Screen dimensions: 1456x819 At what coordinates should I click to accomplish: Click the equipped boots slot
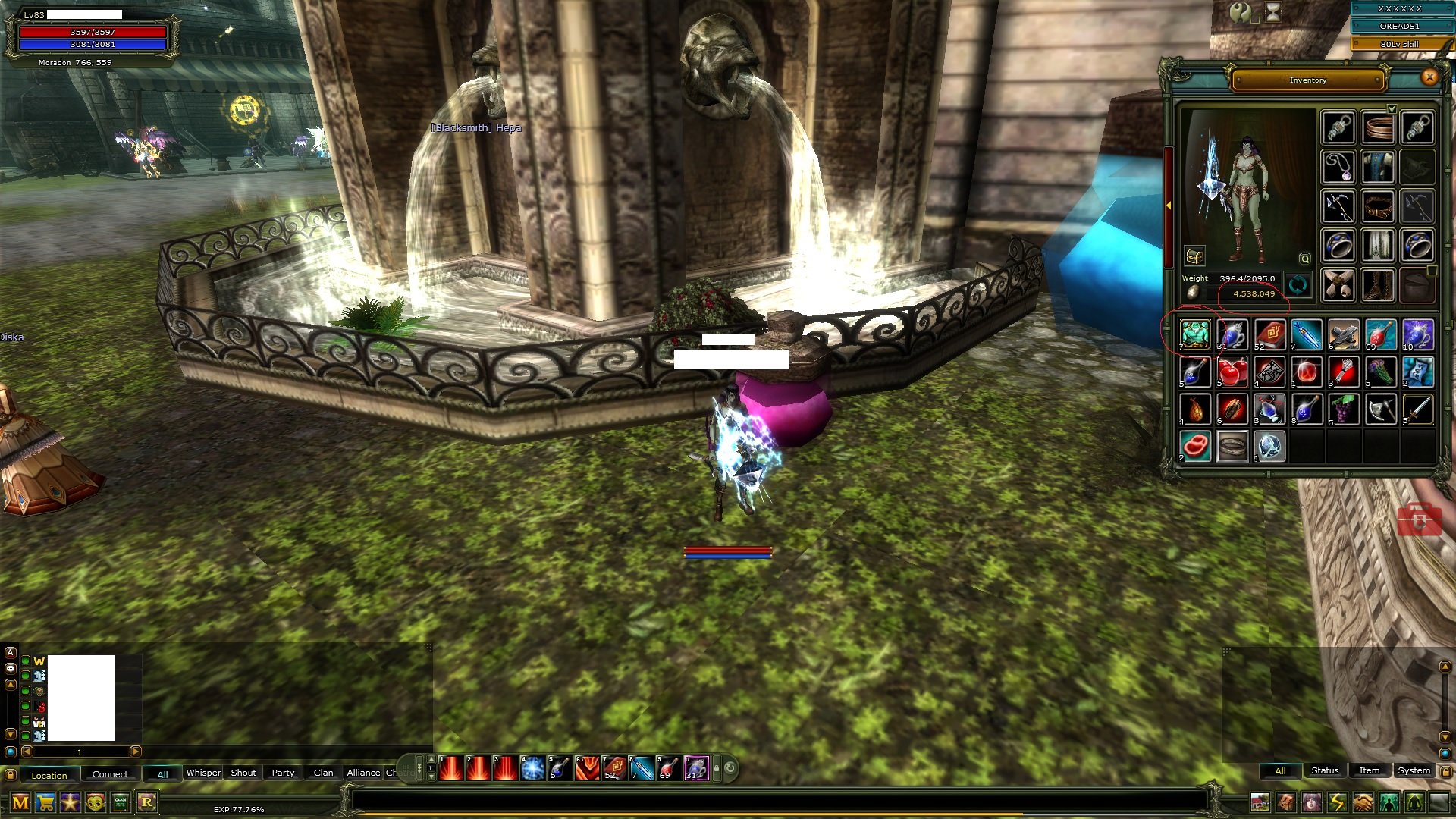click(x=1378, y=285)
